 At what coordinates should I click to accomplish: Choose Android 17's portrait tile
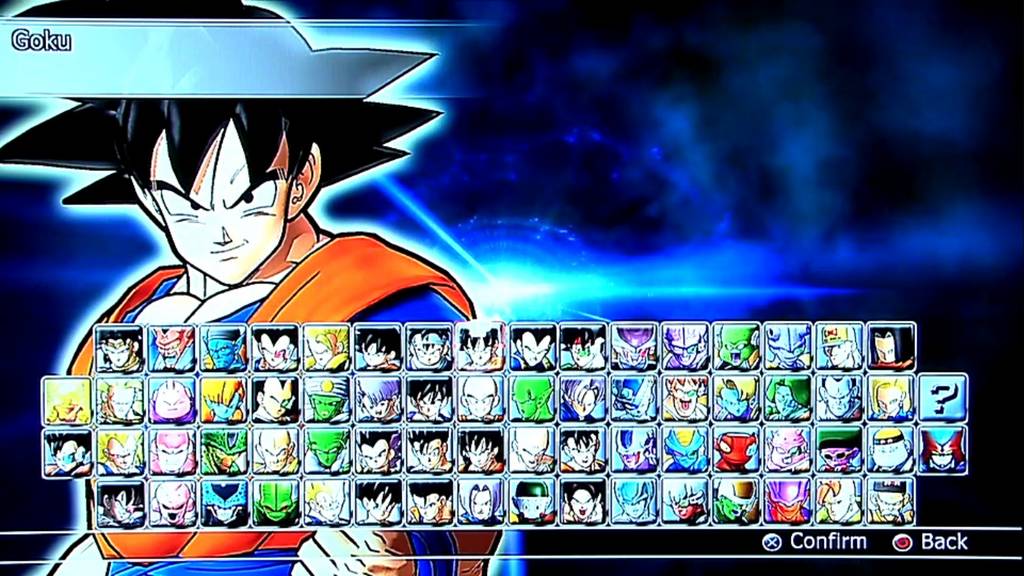click(891, 347)
